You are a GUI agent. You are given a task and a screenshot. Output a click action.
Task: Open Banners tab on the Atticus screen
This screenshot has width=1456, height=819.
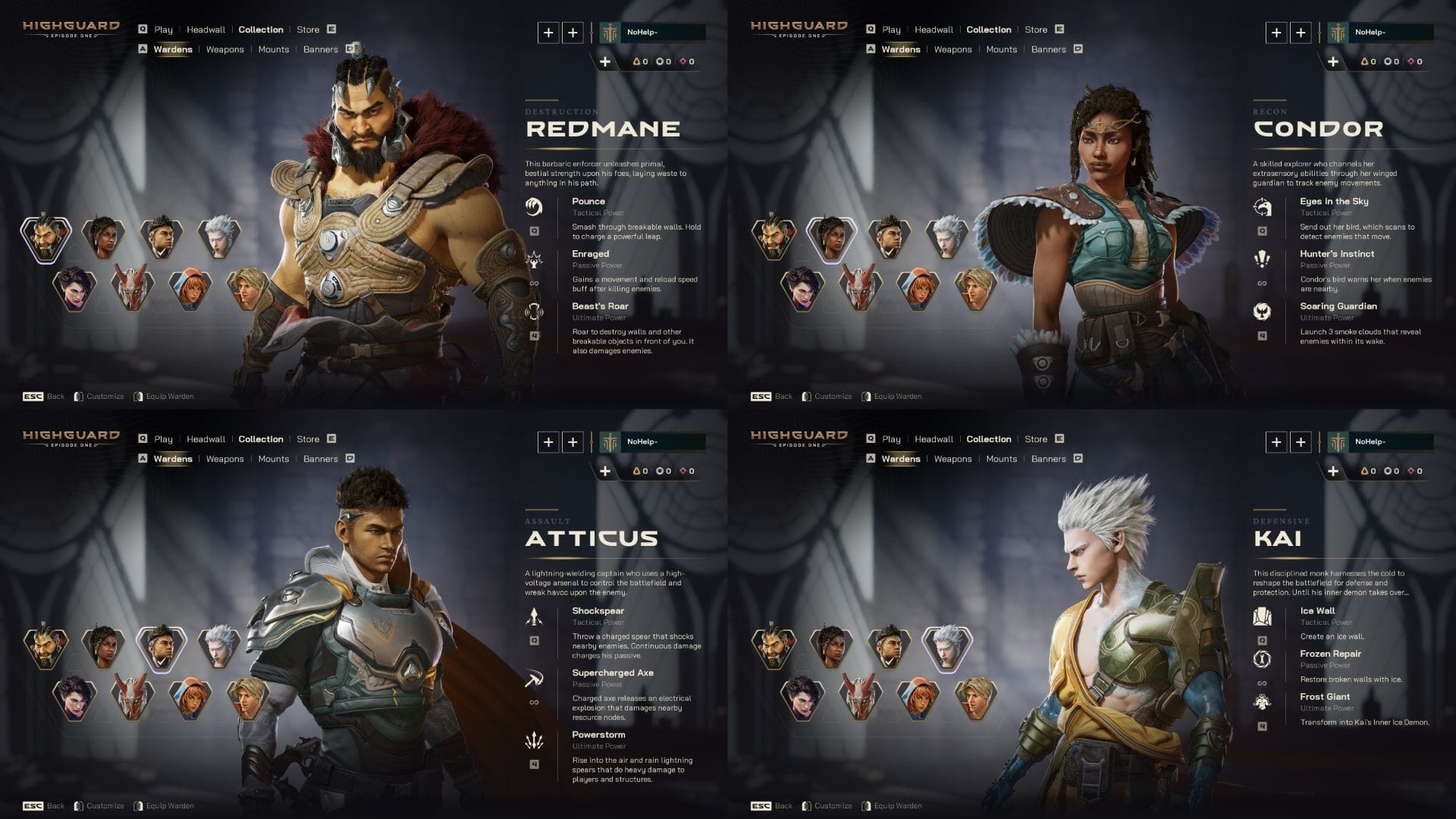(x=320, y=459)
